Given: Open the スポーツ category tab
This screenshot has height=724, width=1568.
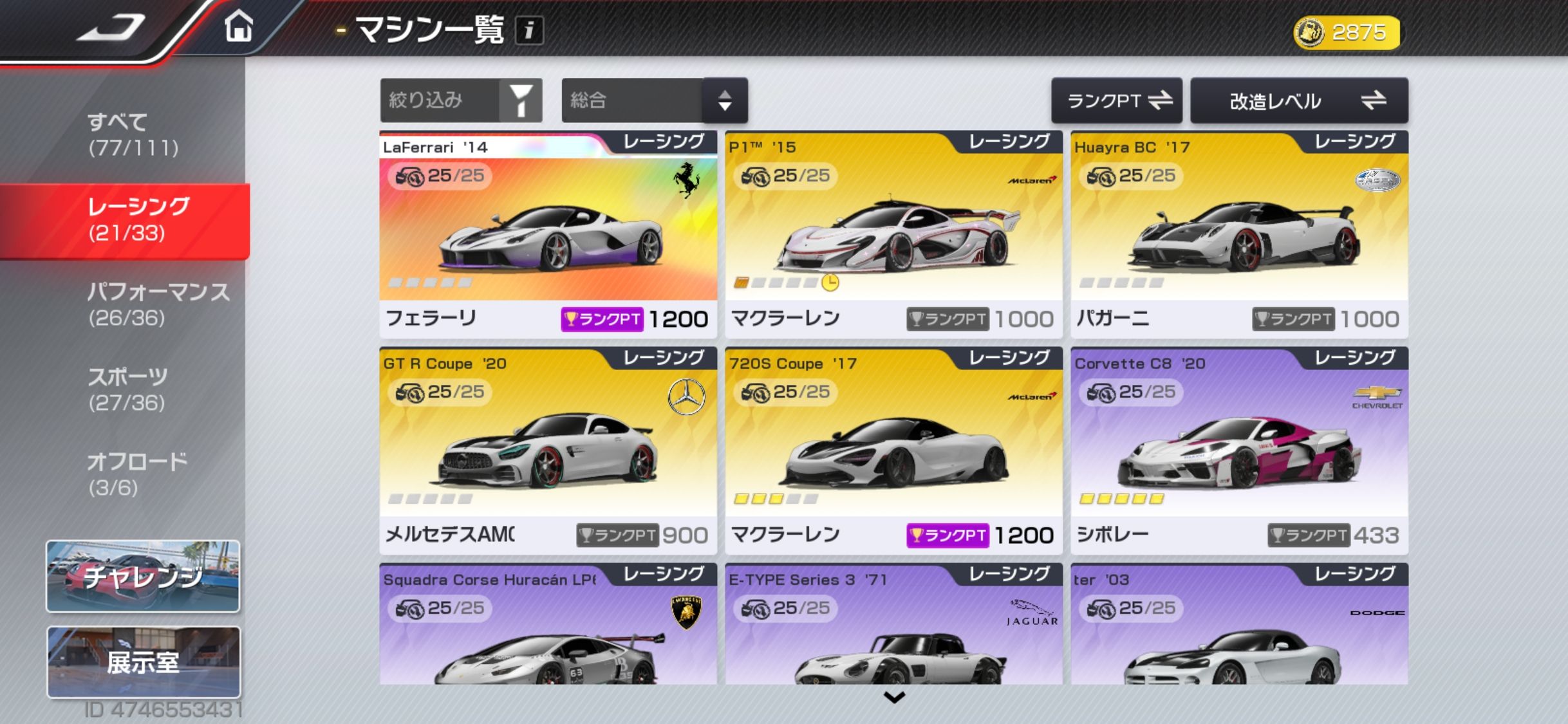Looking at the screenshot, I should click(x=127, y=389).
